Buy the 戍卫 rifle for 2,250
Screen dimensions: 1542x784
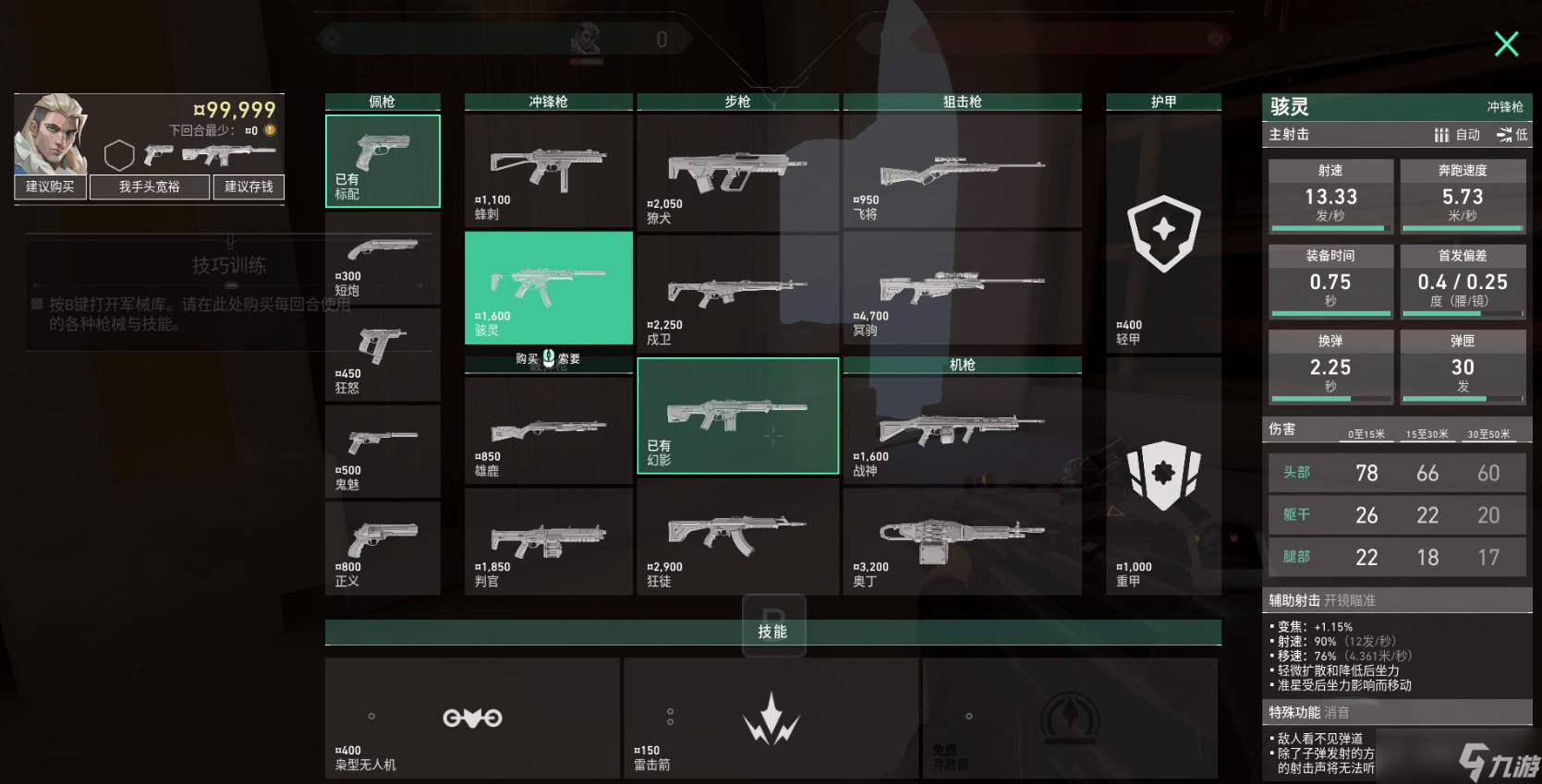[737, 293]
